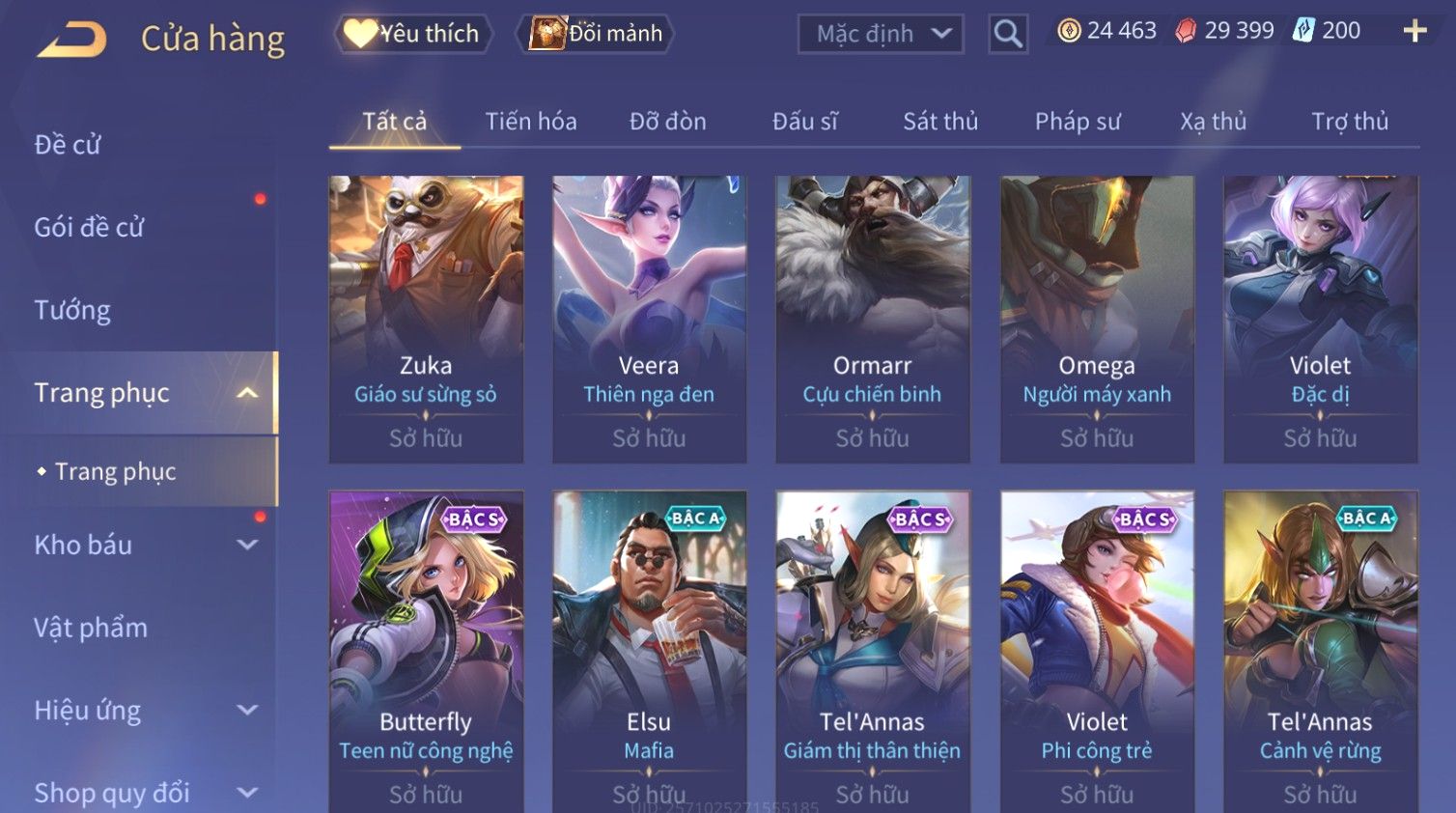
Task: Go to the Tướng shop section
Action: 72,310
